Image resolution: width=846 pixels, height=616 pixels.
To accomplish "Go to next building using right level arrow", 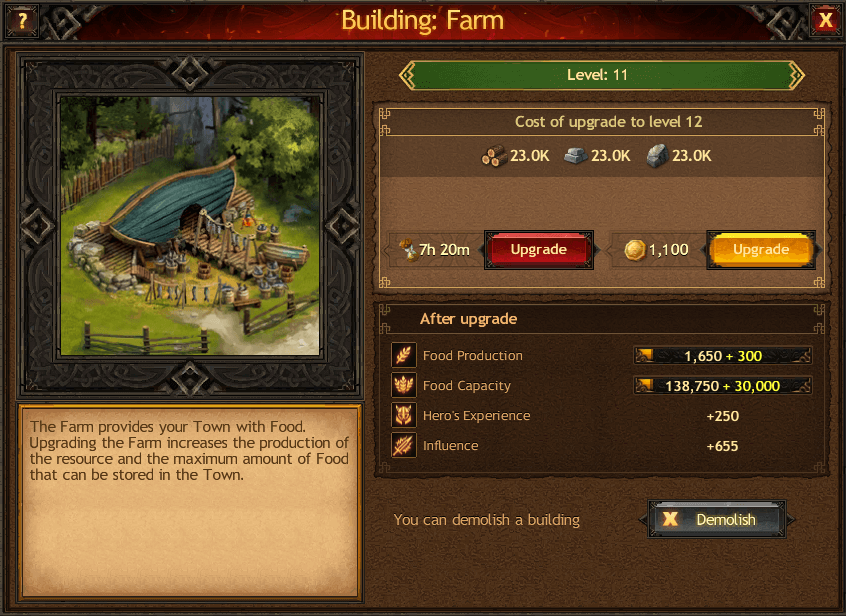I will [796, 75].
